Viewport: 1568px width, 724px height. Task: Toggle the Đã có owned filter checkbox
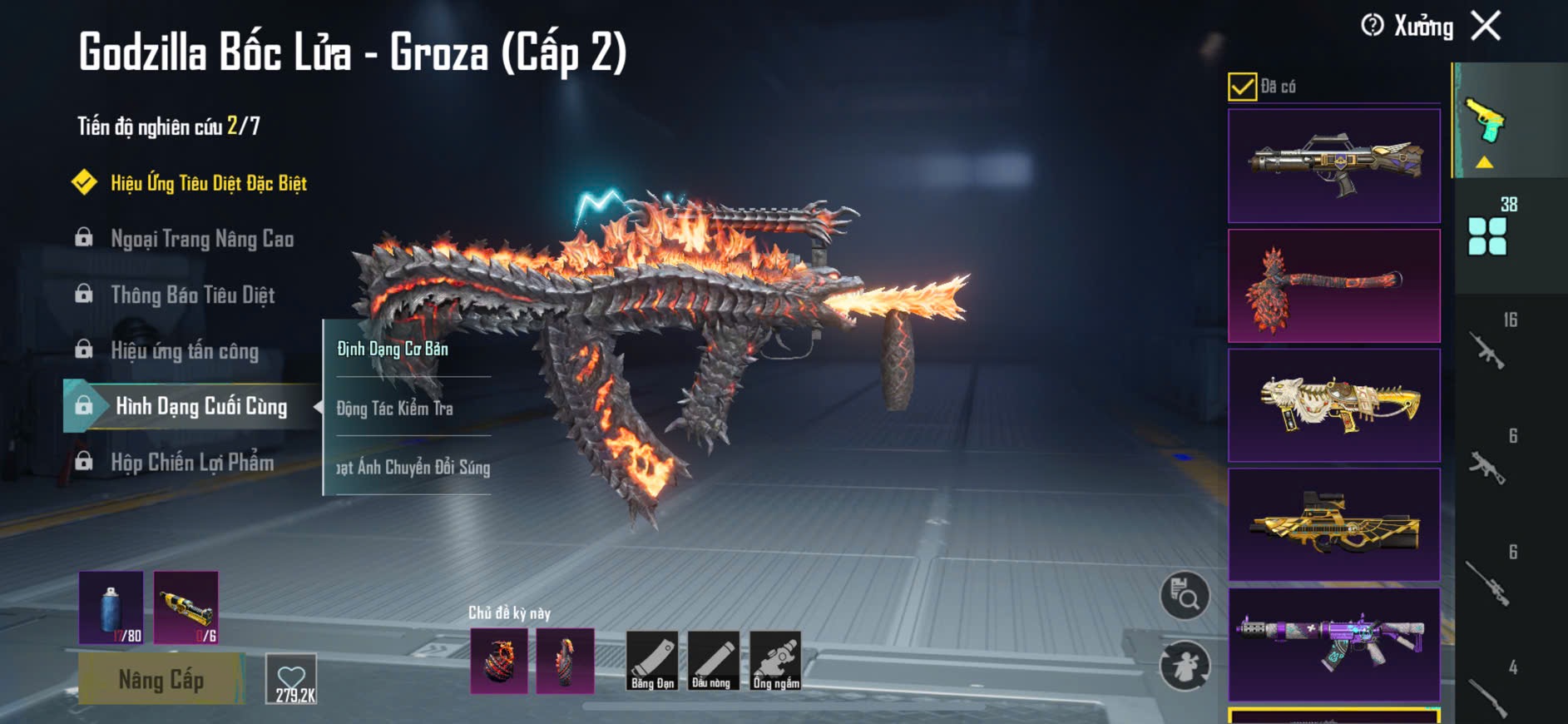pyautogui.click(x=1242, y=87)
